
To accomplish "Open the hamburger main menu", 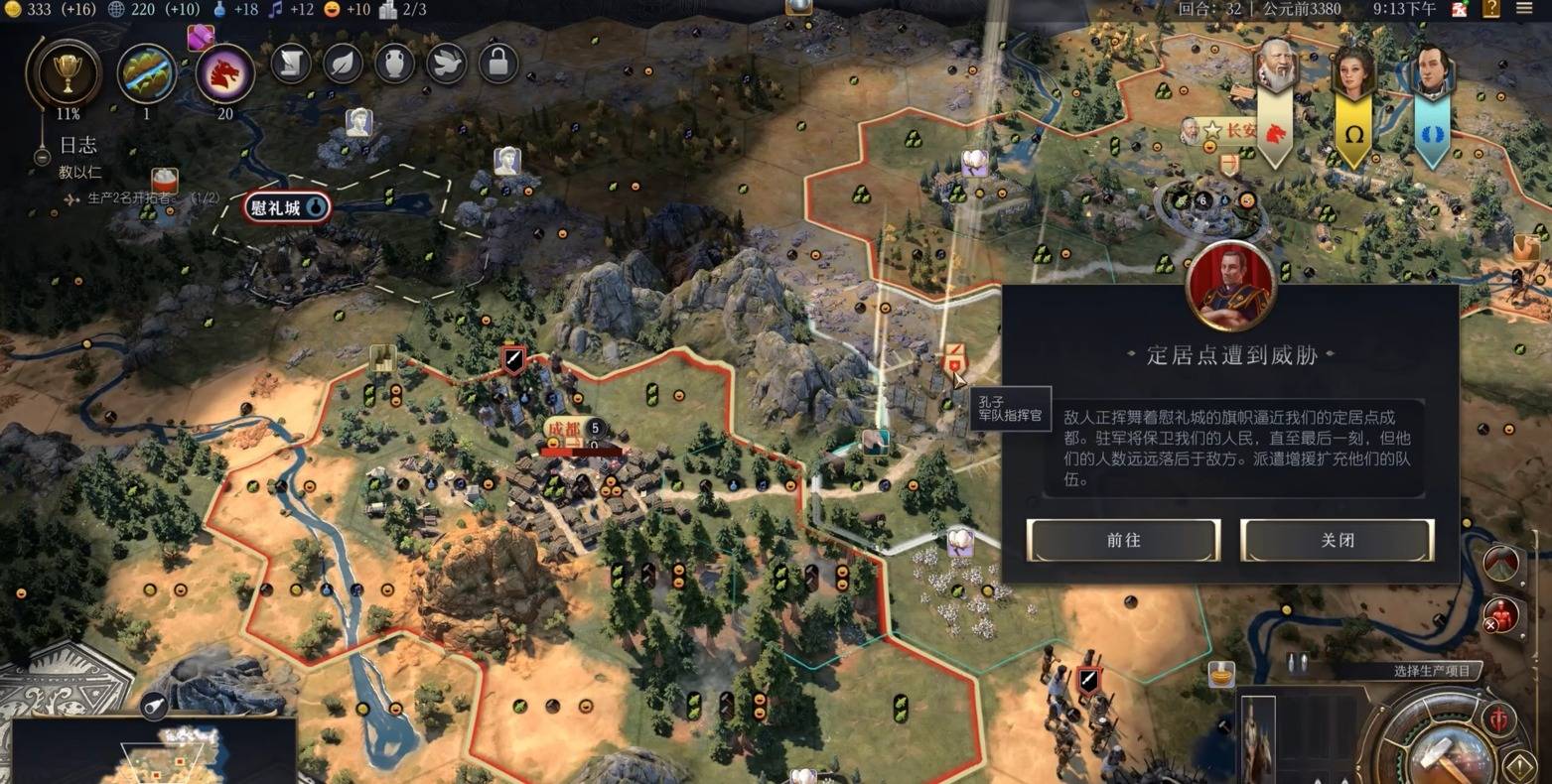I will 1524,9.
